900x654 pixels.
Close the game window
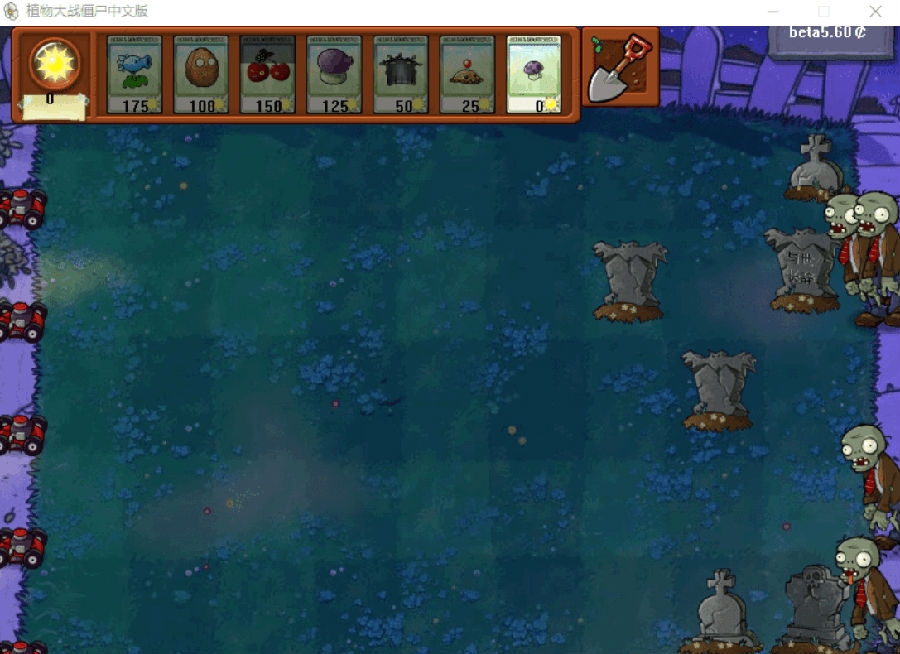coord(875,12)
